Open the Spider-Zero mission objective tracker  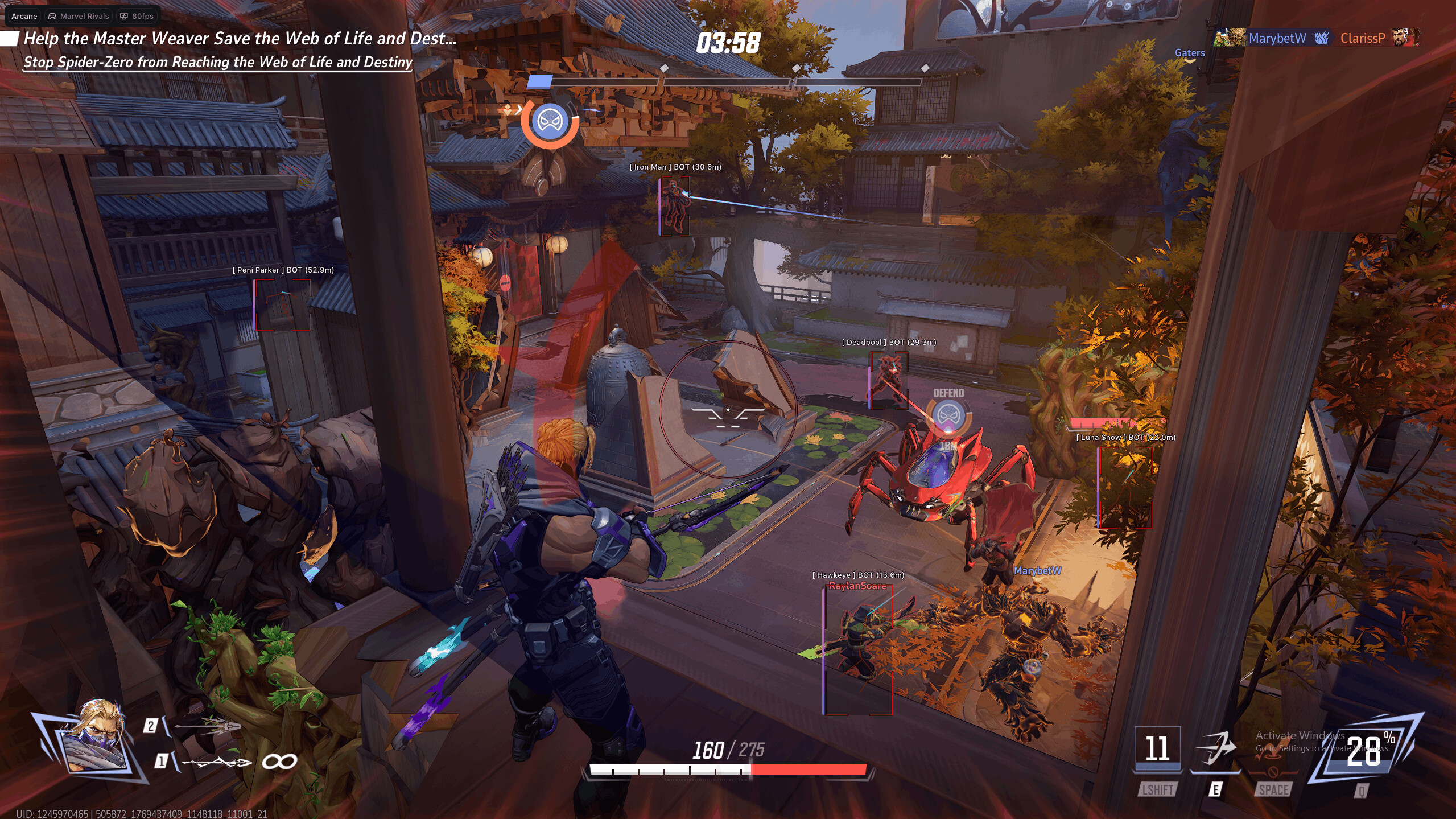click(x=217, y=62)
